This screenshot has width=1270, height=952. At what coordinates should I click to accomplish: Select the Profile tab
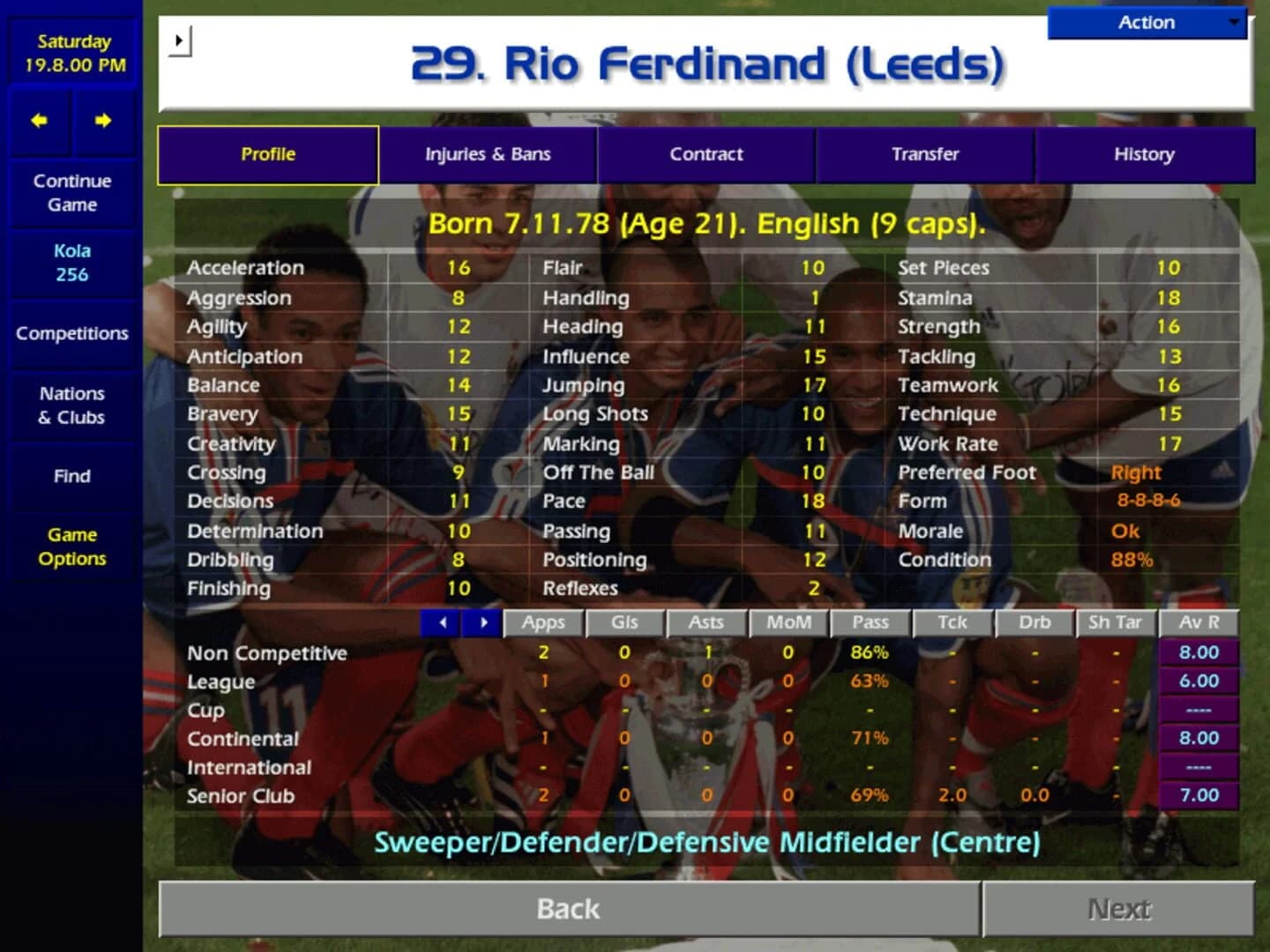267,154
